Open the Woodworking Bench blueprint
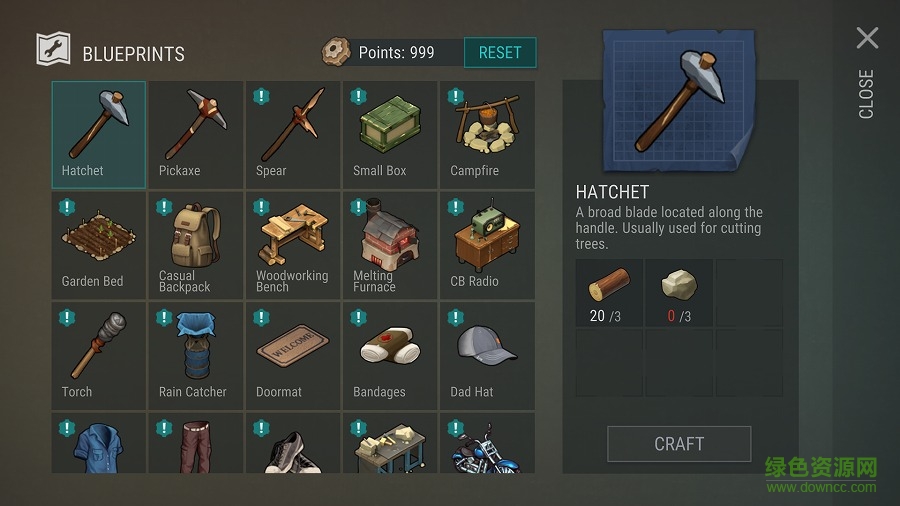The height and width of the screenshot is (506, 900). (292, 244)
